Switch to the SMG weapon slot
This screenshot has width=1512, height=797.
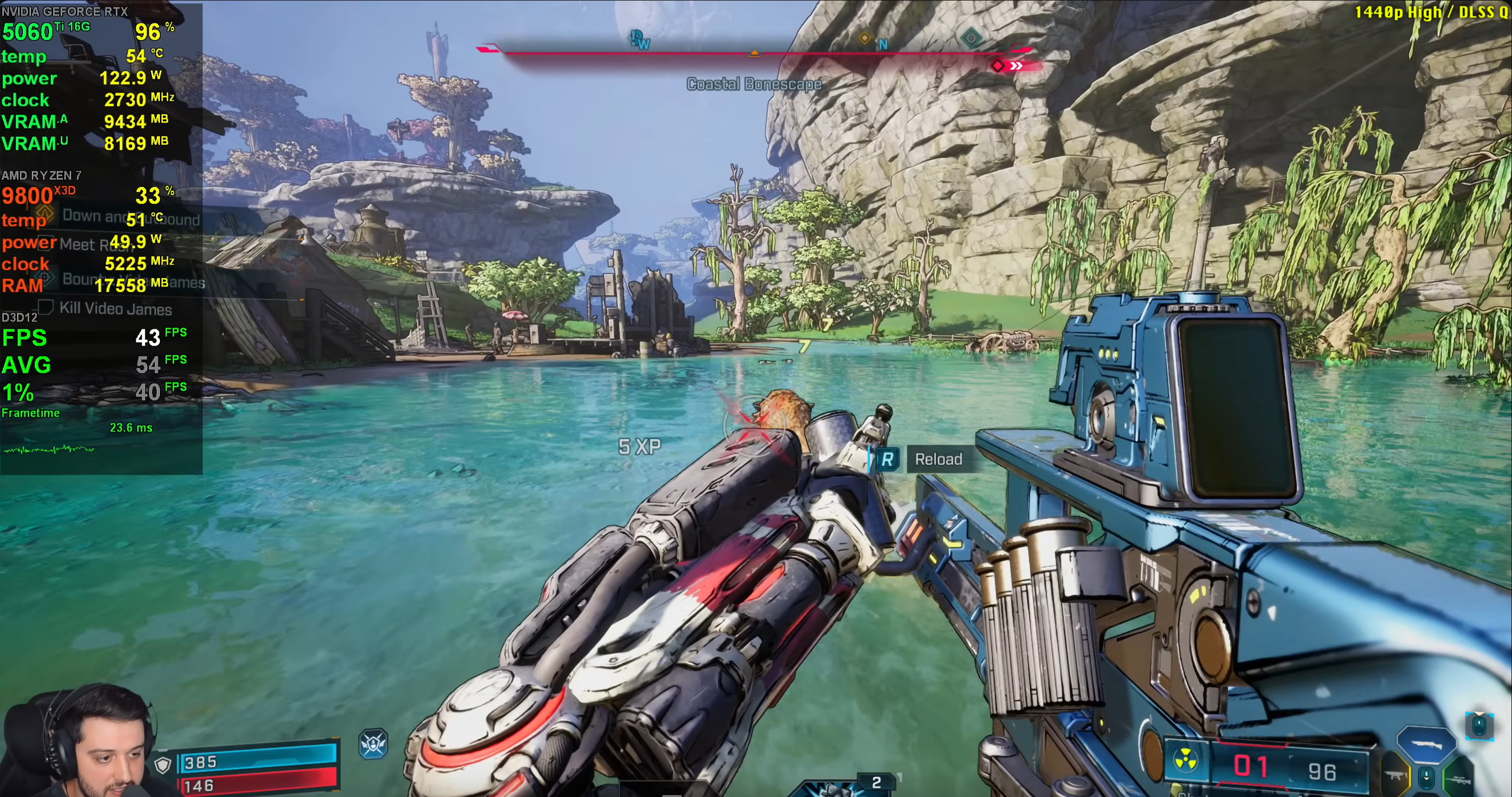pos(1395,776)
